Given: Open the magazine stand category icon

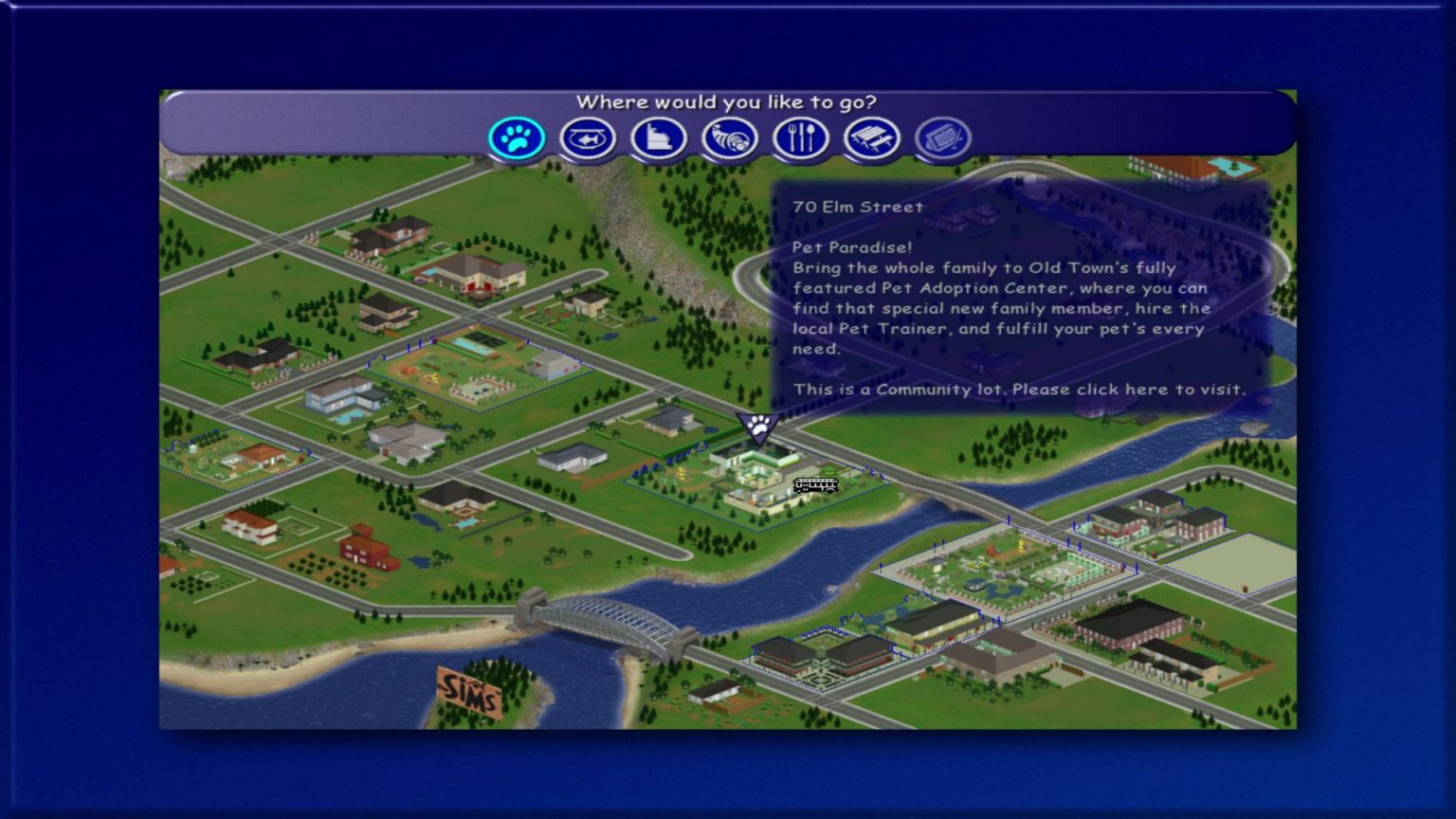Looking at the screenshot, I should click(943, 137).
